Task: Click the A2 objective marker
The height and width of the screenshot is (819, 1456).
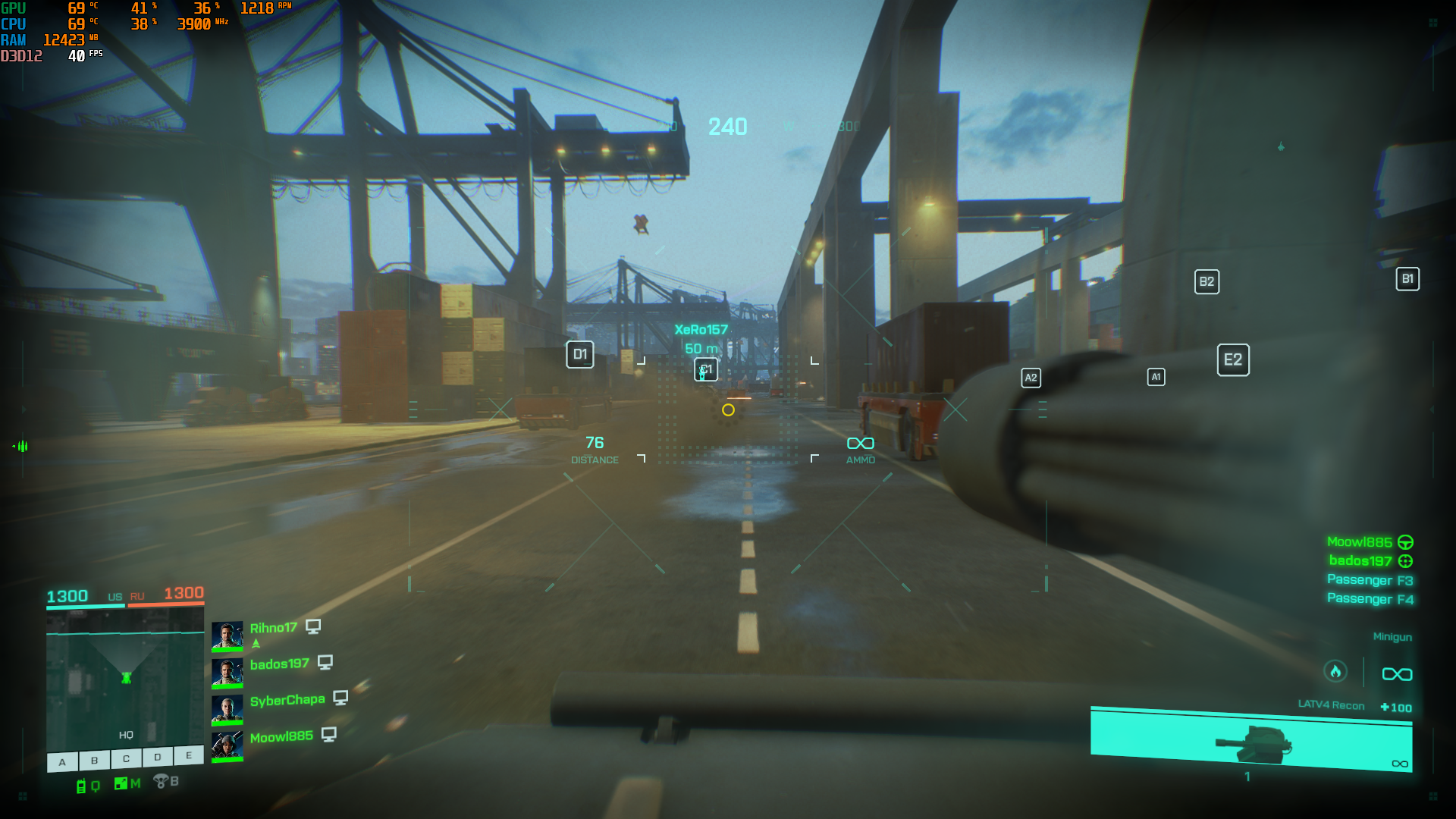Action: [x=1031, y=378]
